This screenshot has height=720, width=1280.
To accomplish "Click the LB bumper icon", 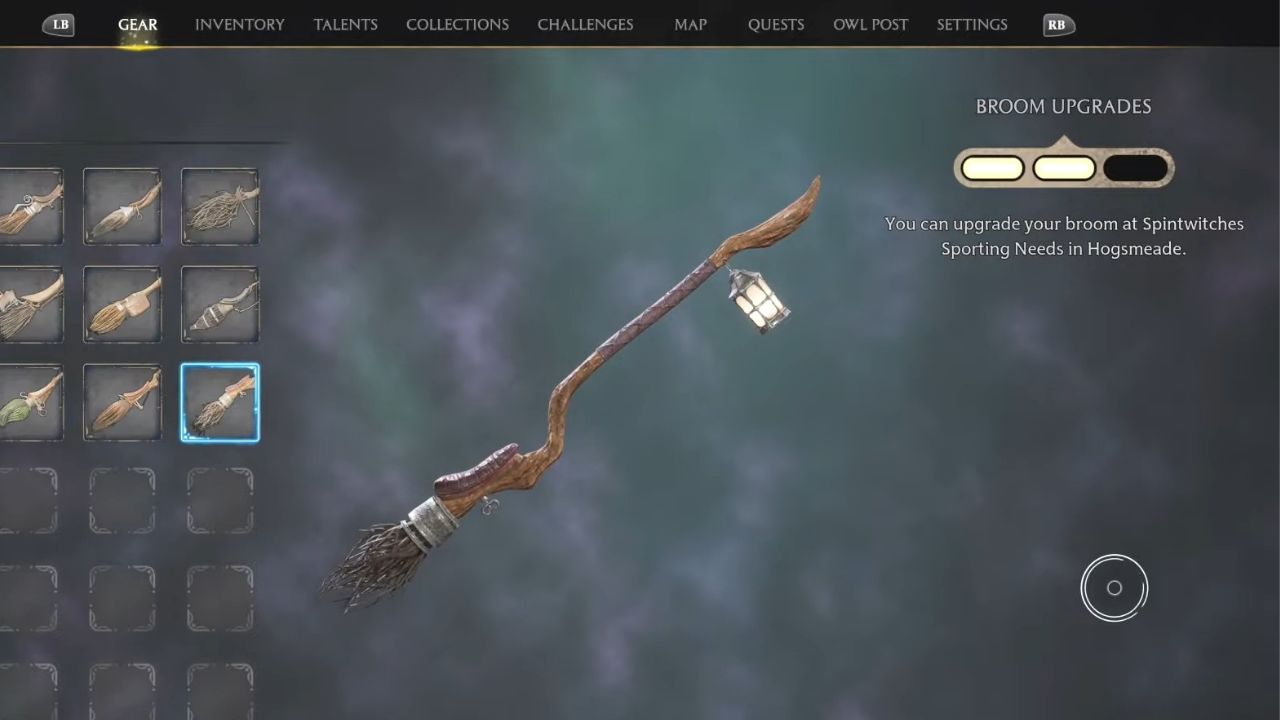I will 58,25.
